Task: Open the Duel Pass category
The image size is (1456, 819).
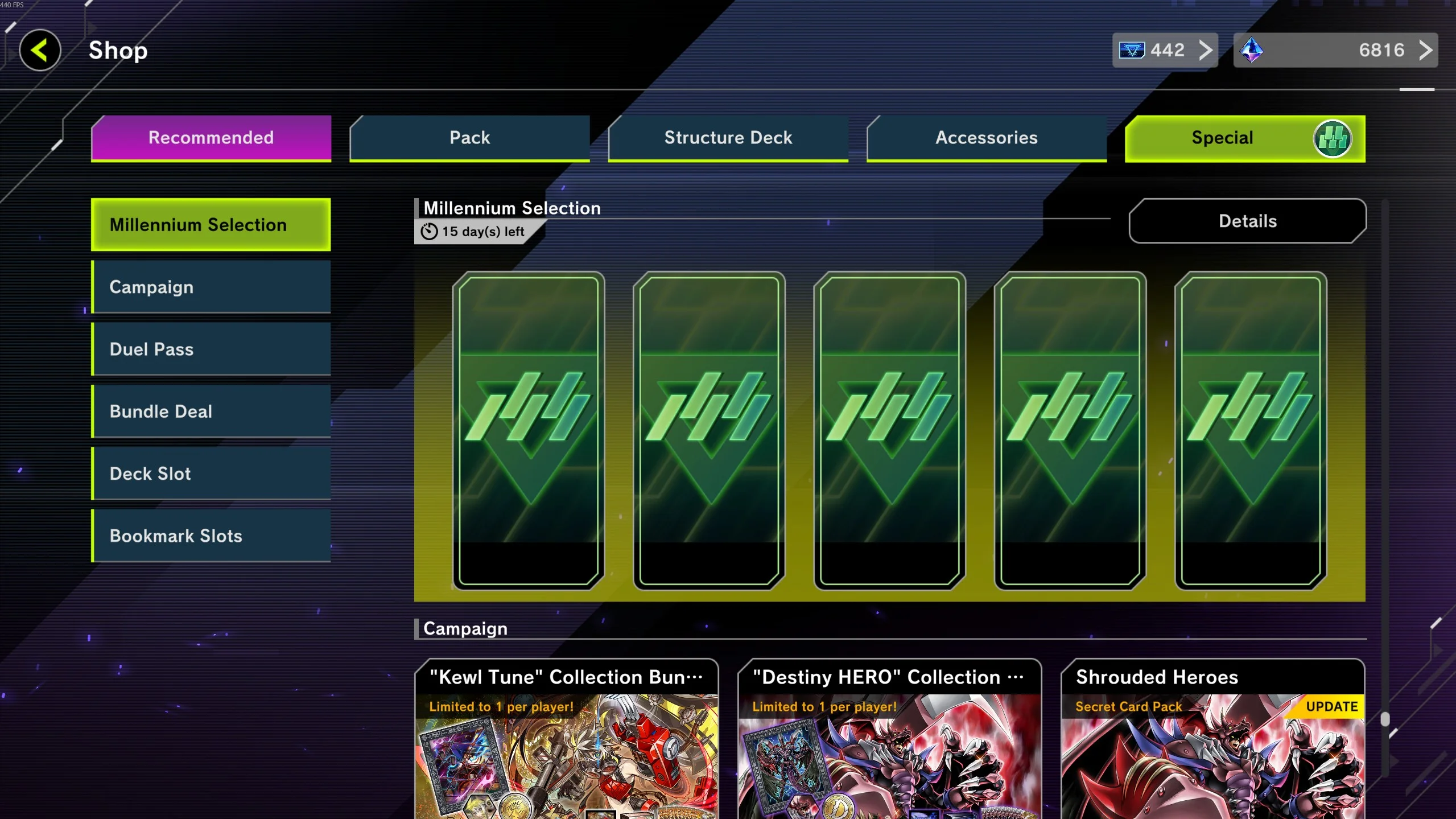Action: pyautogui.click(x=211, y=349)
